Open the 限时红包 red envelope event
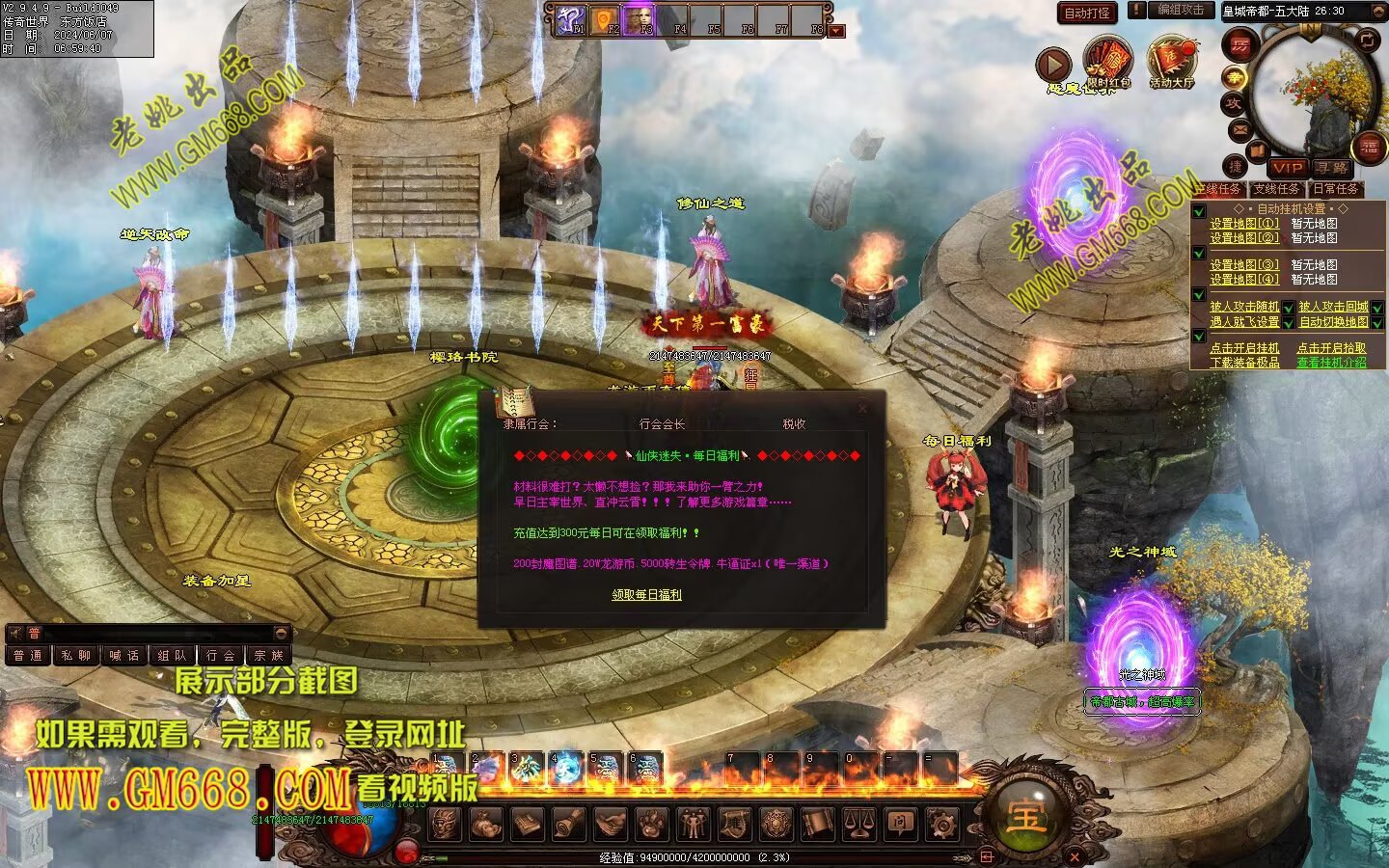The image size is (1389, 868). [x=1107, y=64]
